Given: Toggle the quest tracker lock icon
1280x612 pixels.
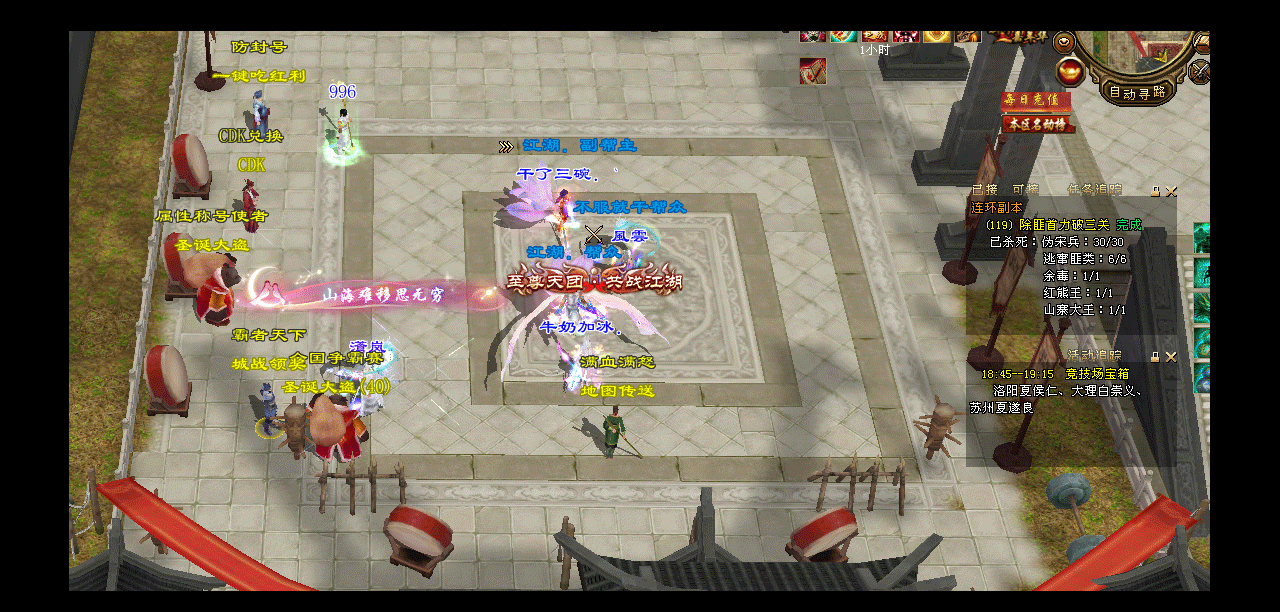Looking at the screenshot, I should pyautogui.click(x=1155, y=190).
